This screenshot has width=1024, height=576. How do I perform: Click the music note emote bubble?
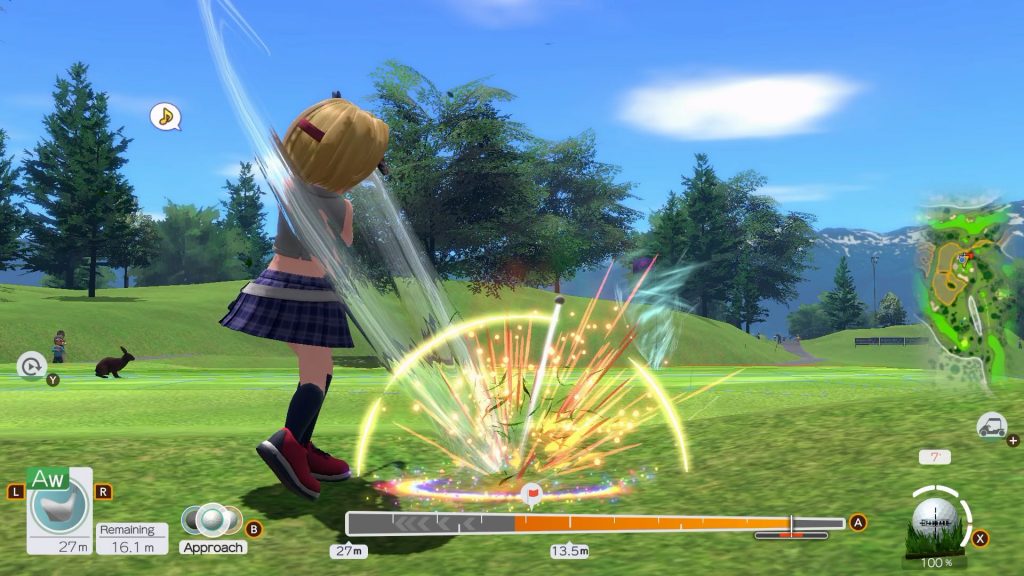tap(165, 117)
